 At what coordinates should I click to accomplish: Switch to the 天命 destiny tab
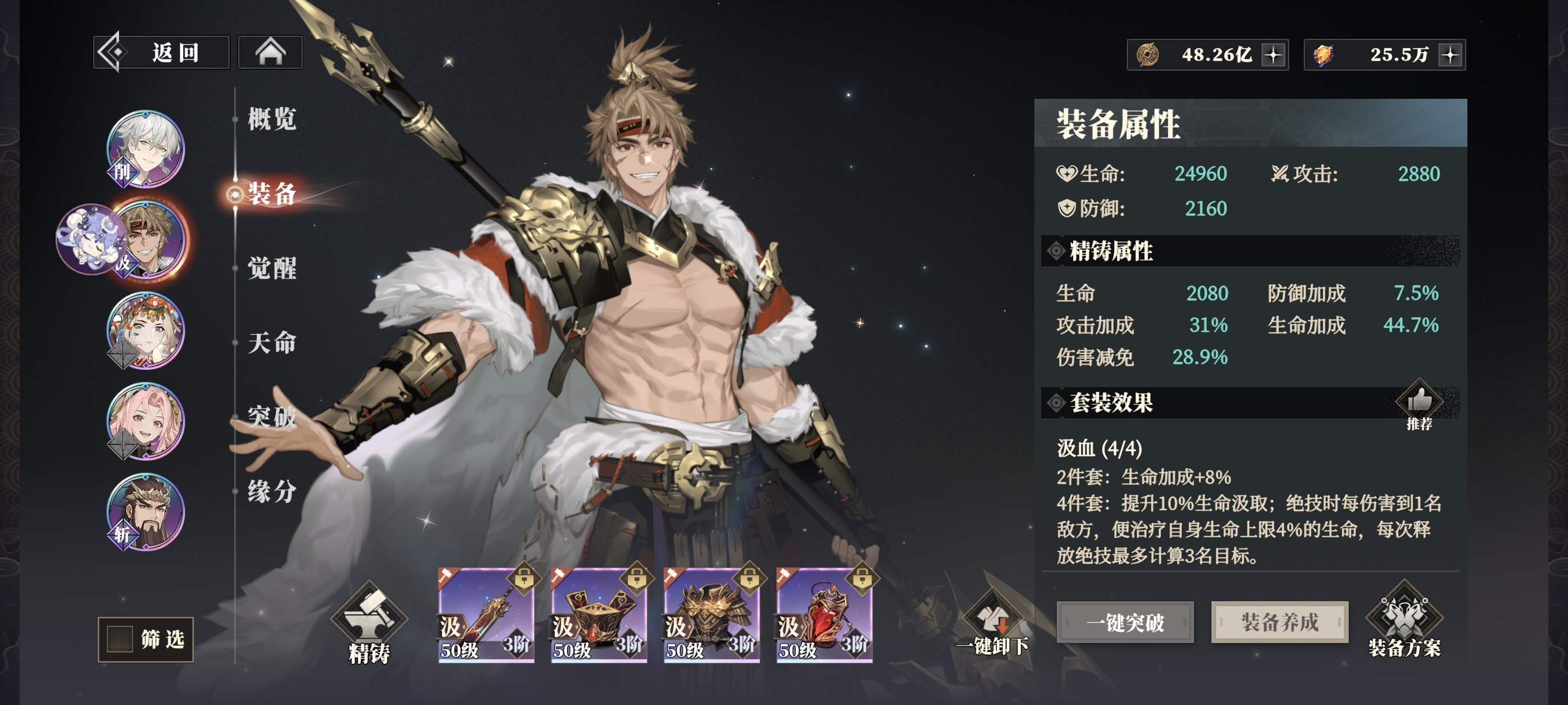272,343
